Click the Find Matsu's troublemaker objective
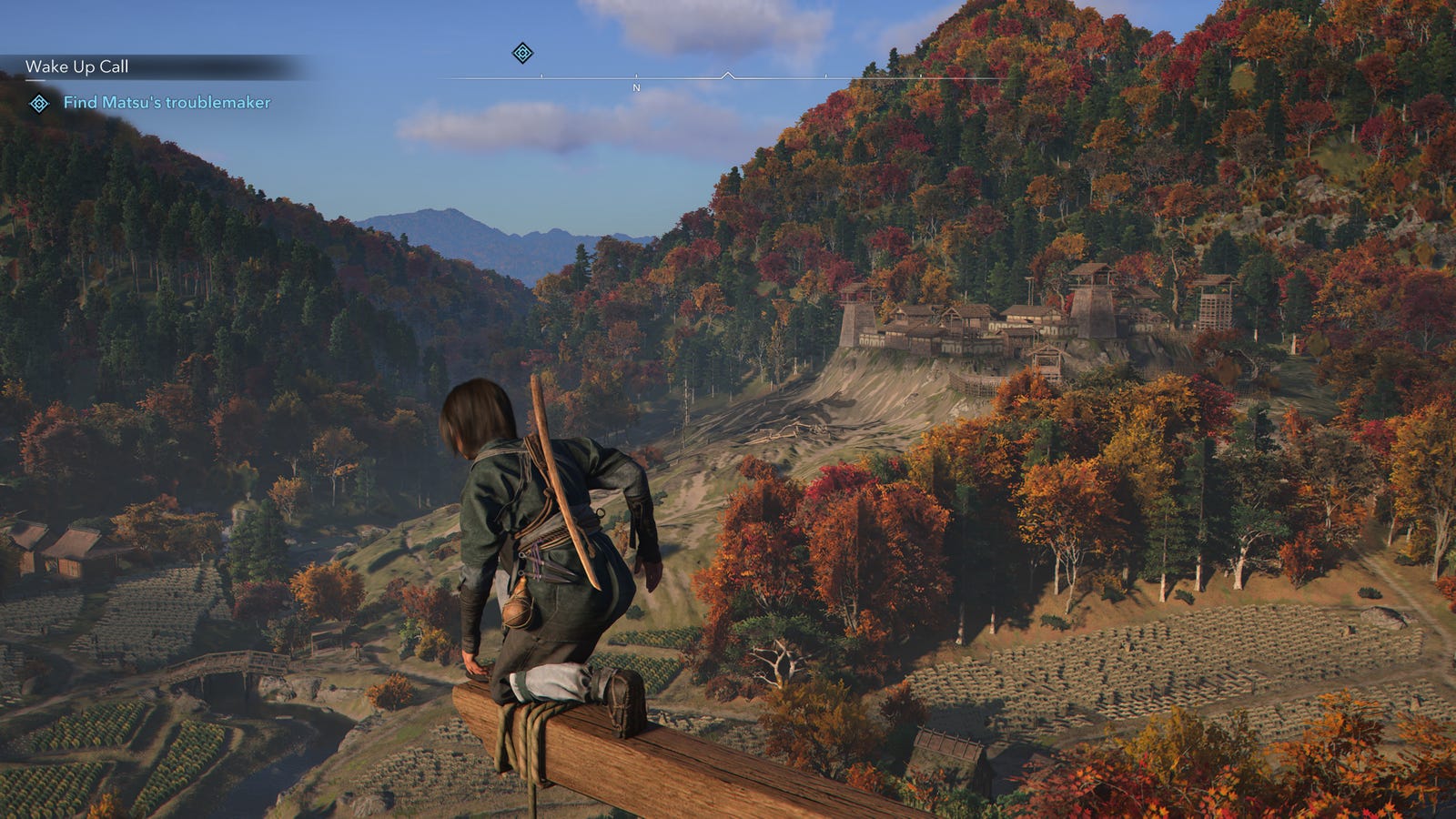The width and height of the screenshot is (1456, 819). 167,103
